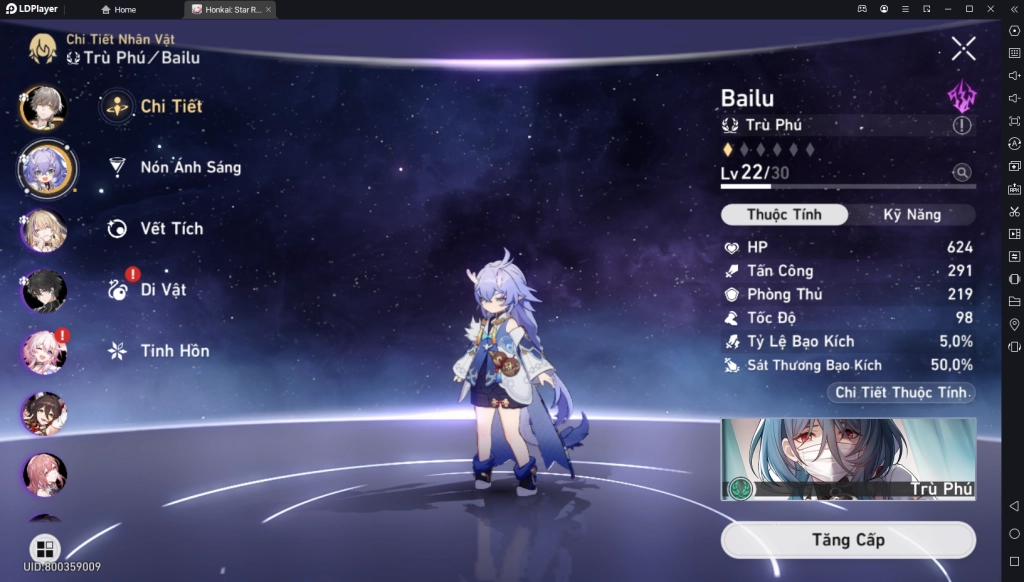This screenshot has width=1024, height=582.
Task: Choose the dark-haired character portrait
Action: [x=45, y=291]
